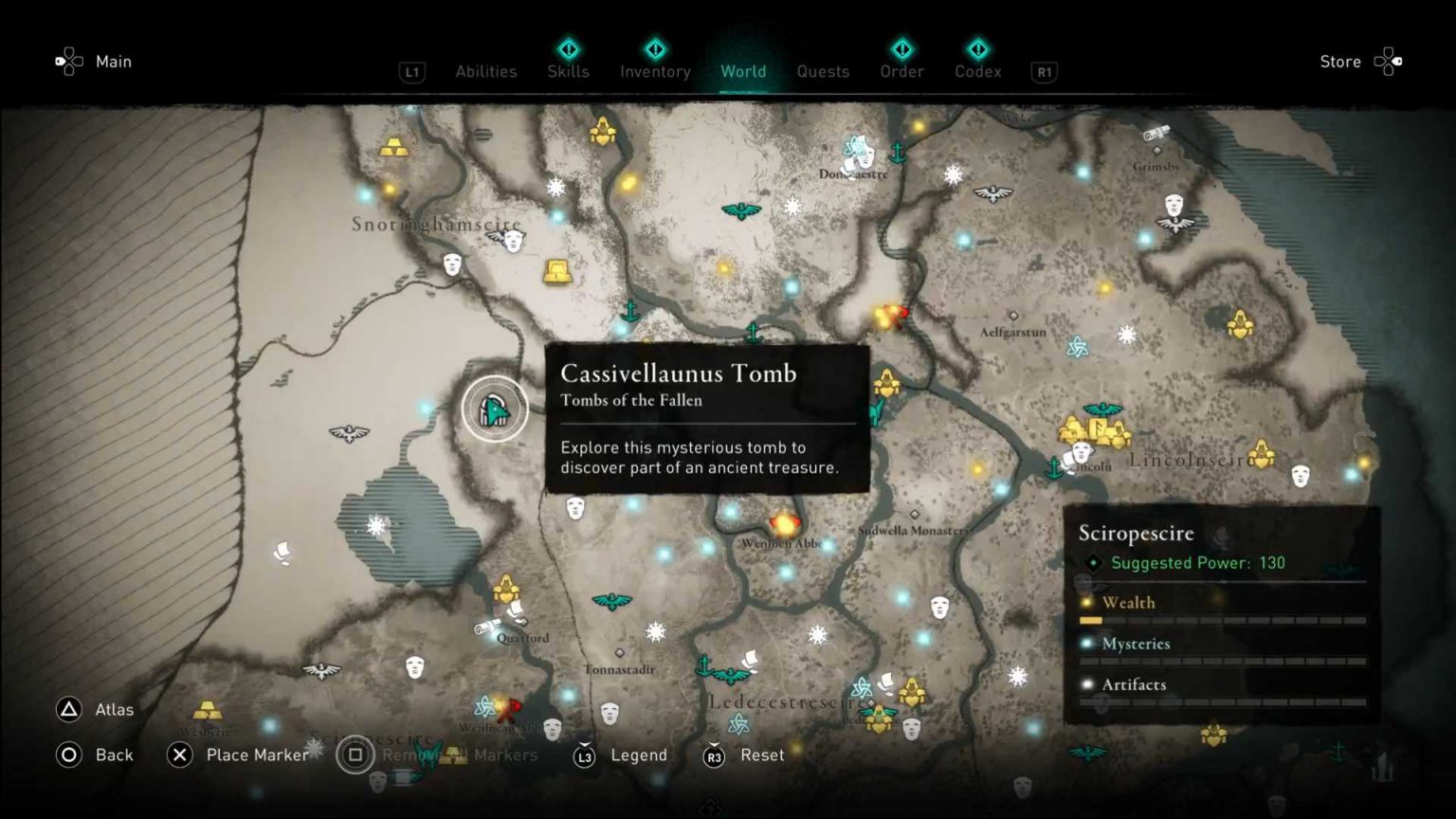Open the Codex menu

(977, 71)
